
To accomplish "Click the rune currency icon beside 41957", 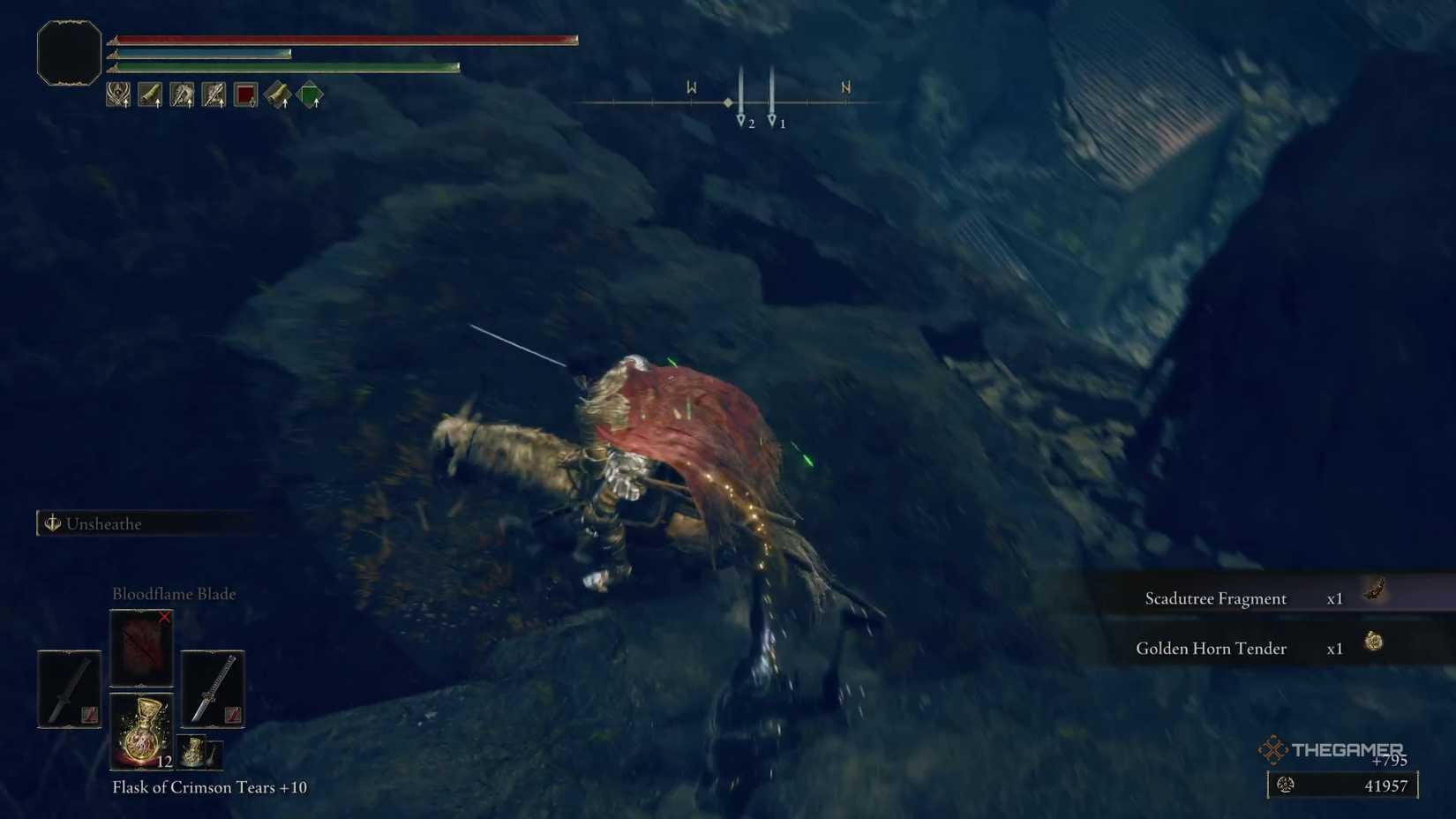I will [x=1286, y=784].
